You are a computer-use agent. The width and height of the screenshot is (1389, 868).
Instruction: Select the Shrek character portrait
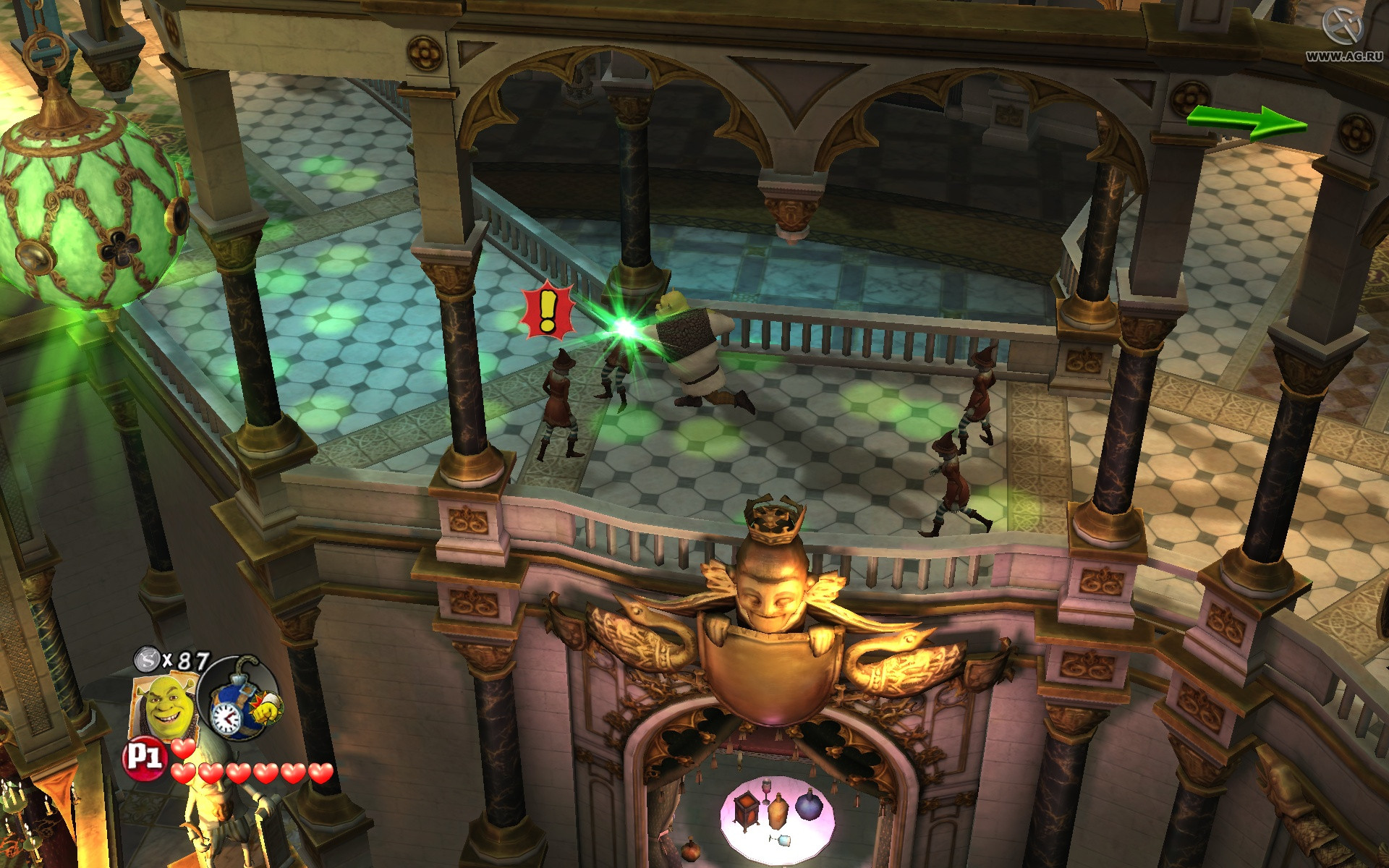click(x=163, y=705)
